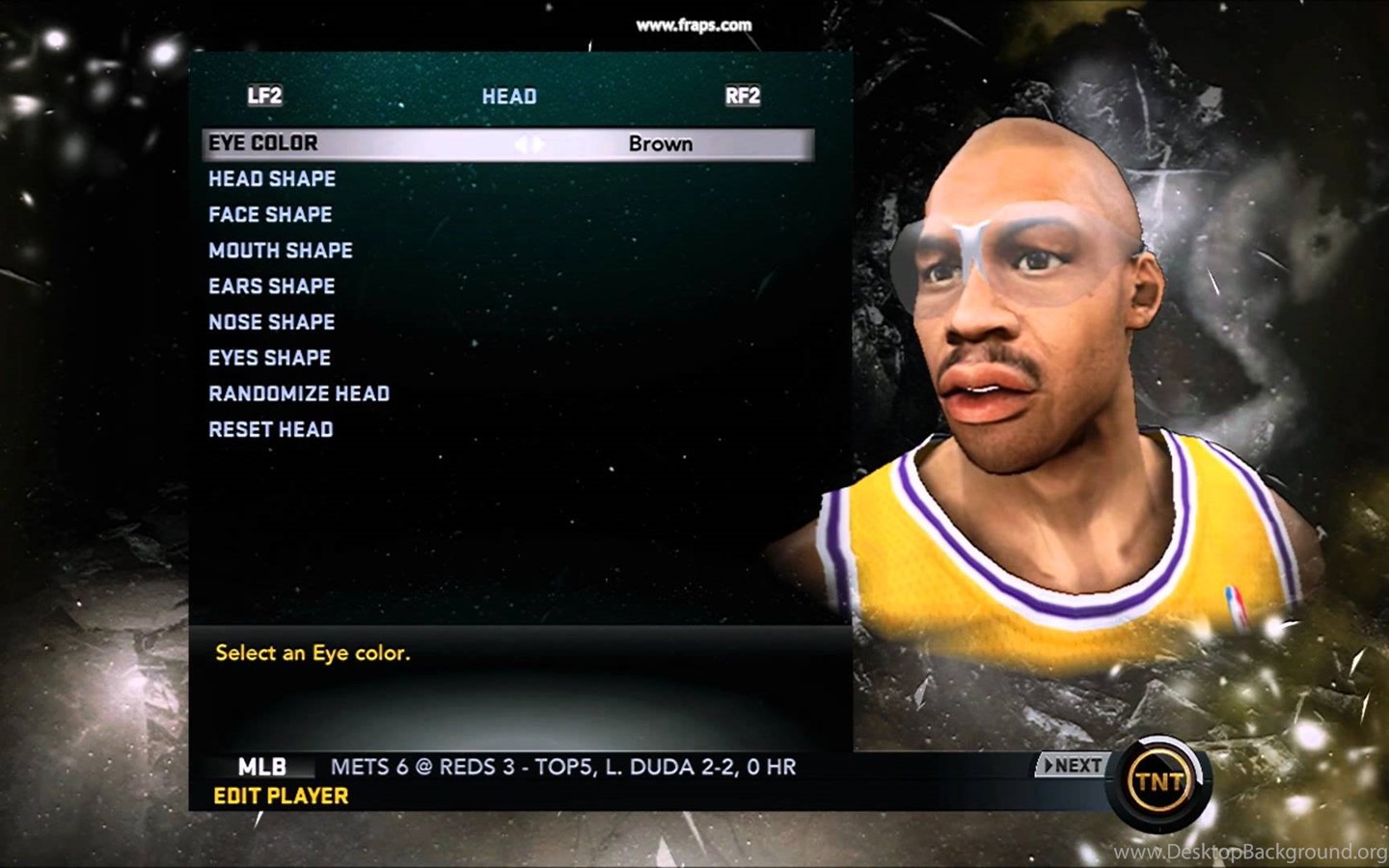Open Mouth Shape settings
Image resolution: width=1389 pixels, height=868 pixels.
point(281,251)
